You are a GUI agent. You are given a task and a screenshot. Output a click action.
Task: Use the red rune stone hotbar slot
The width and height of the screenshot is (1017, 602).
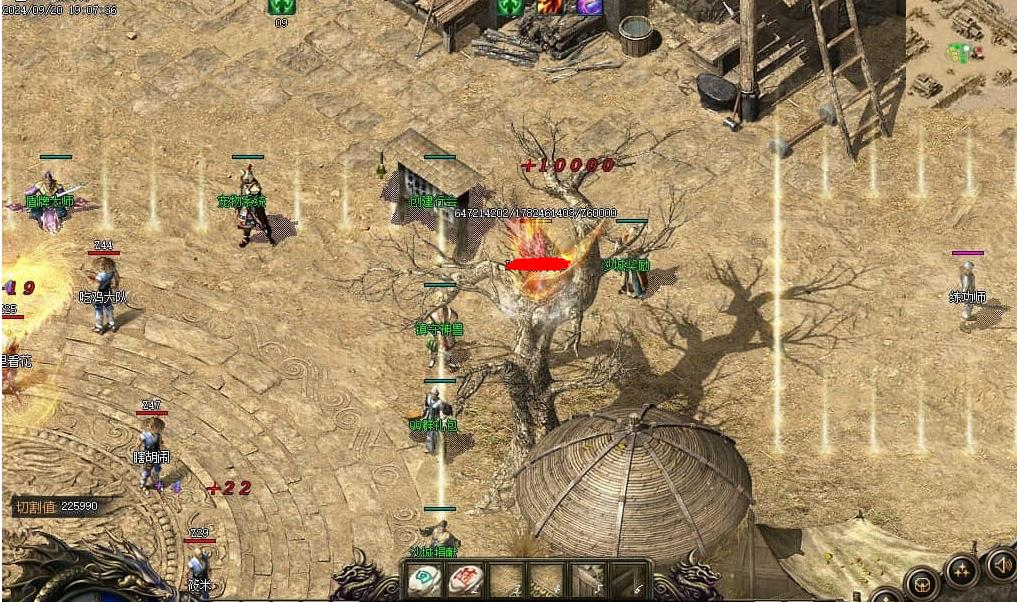[x=465, y=580]
